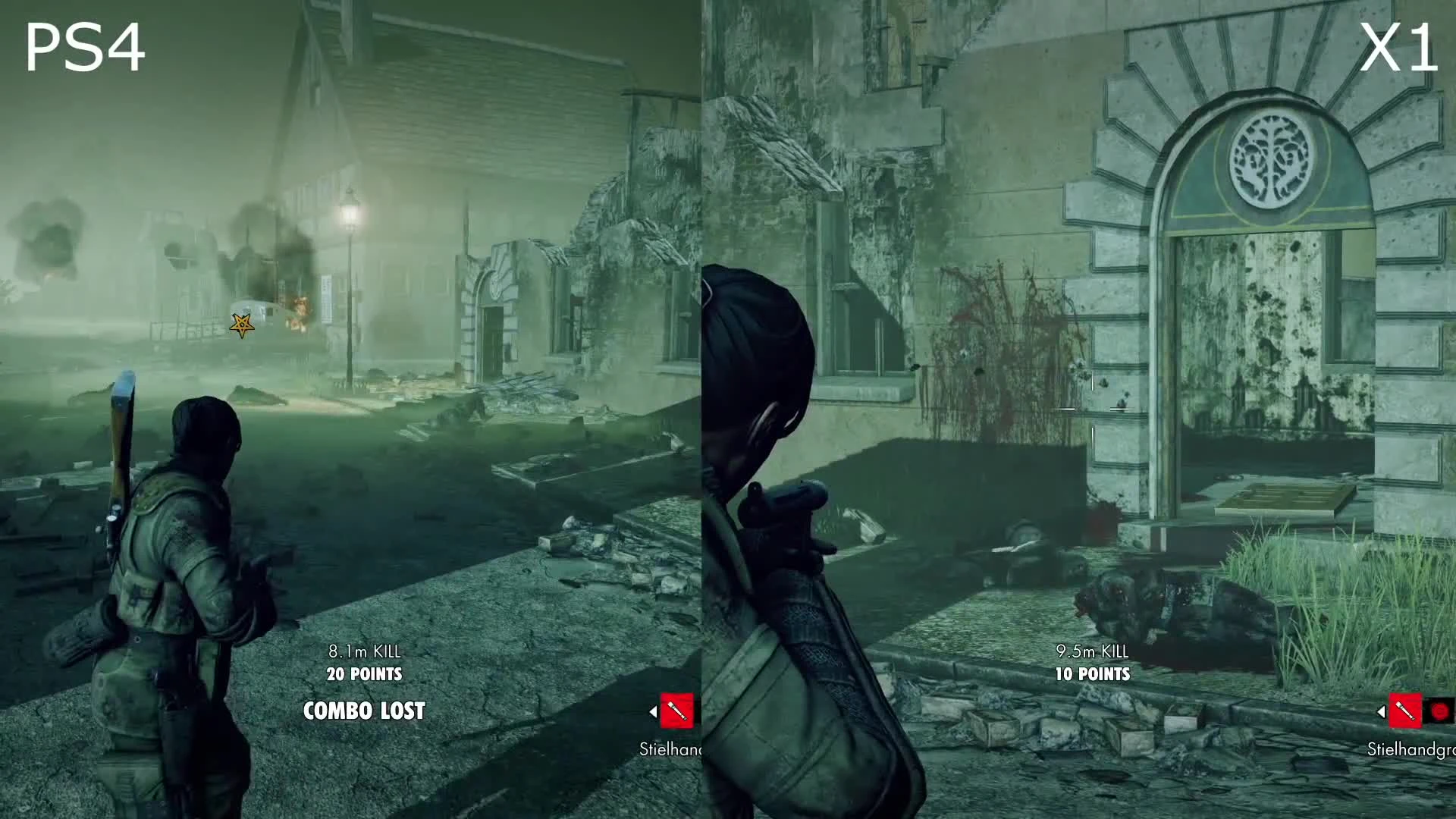This screenshot has height=819, width=1456.
Task: Select the PS4 label in top left
Action: click(86, 47)
